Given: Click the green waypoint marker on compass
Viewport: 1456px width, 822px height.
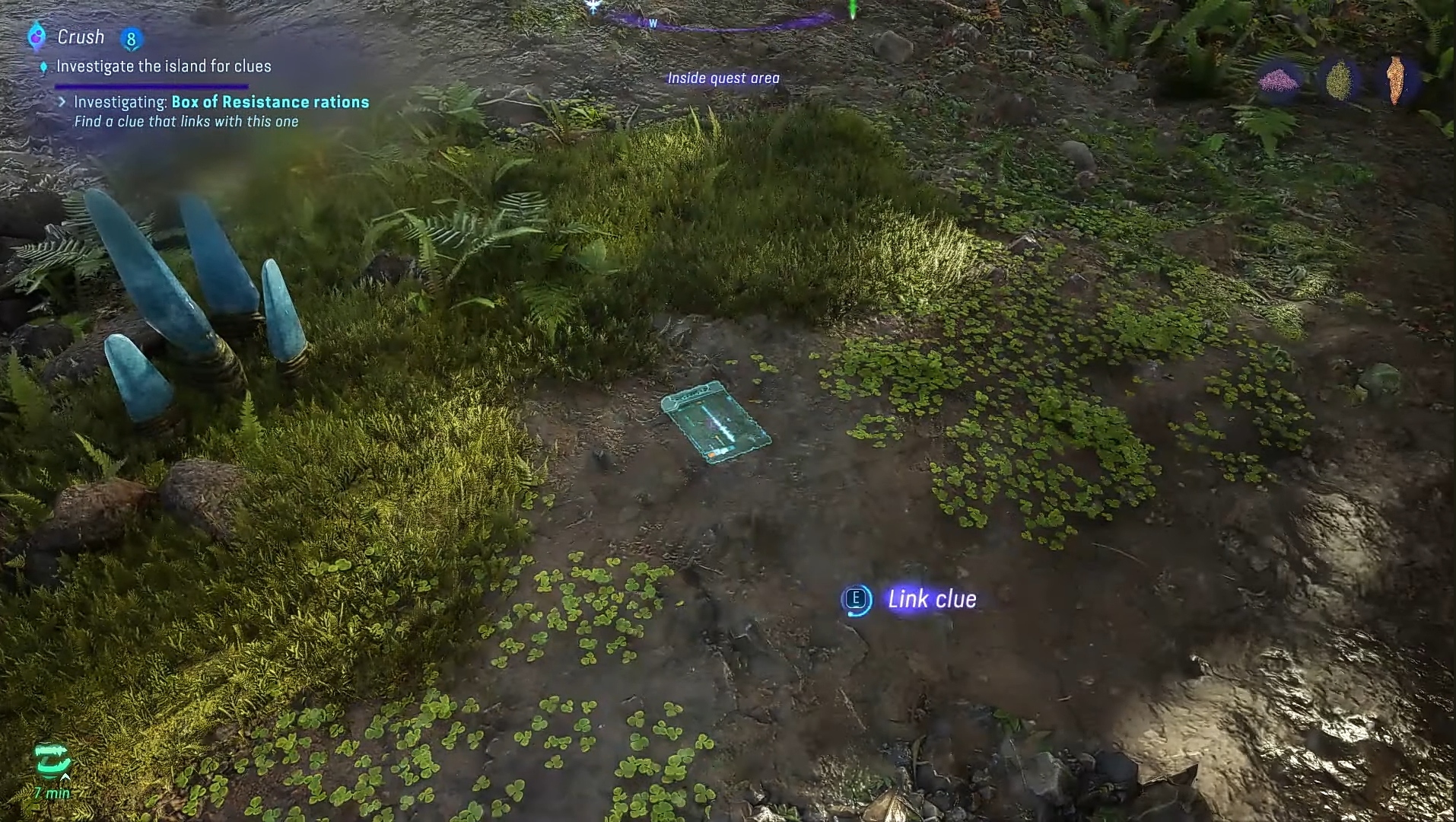Looking at the screenshot, I should [x=852, y=9].
